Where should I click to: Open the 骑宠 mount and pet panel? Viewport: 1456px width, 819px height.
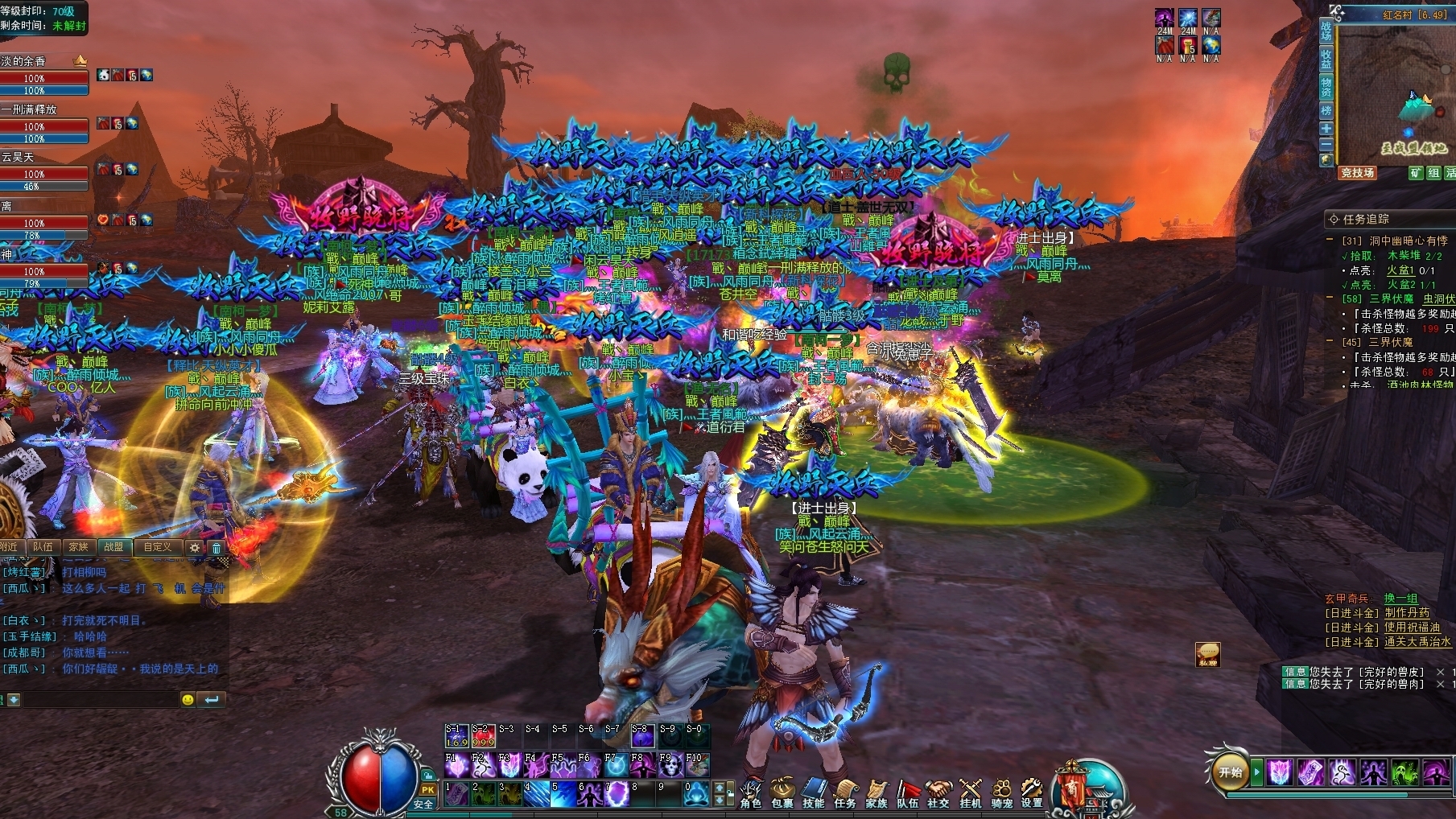[x=1001, y=793]
